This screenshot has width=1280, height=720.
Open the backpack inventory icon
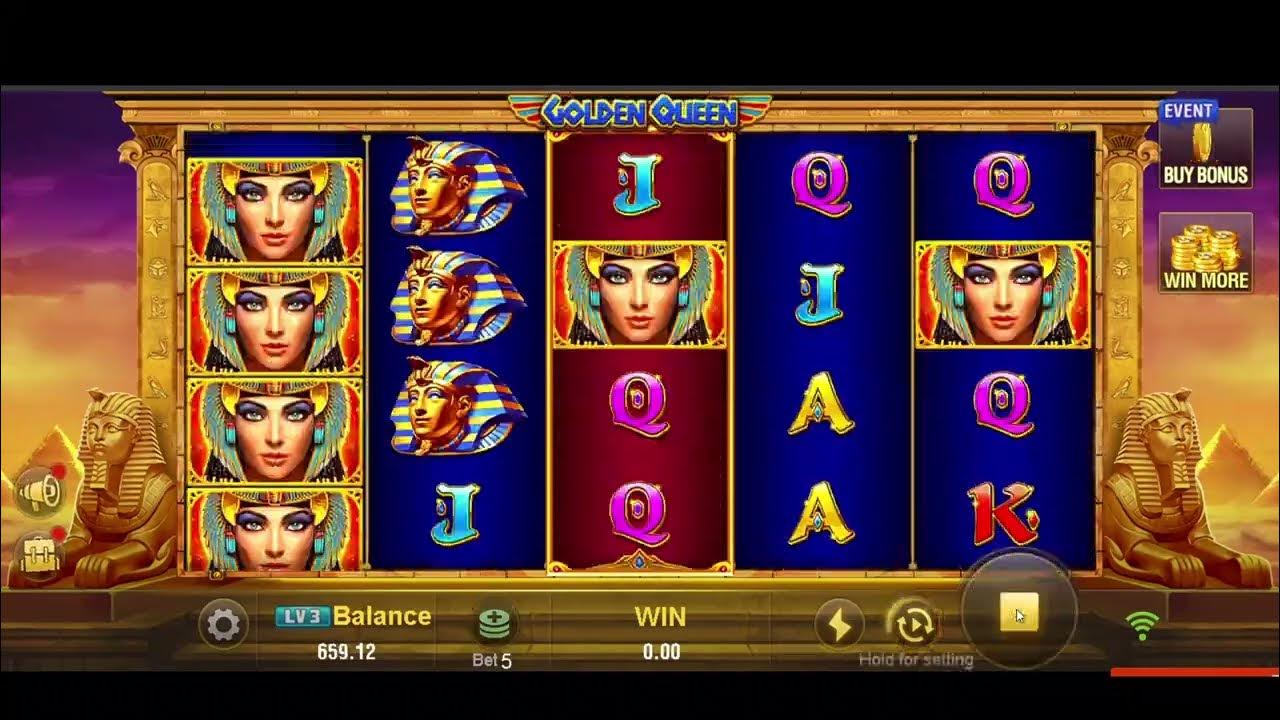point(38,556)
